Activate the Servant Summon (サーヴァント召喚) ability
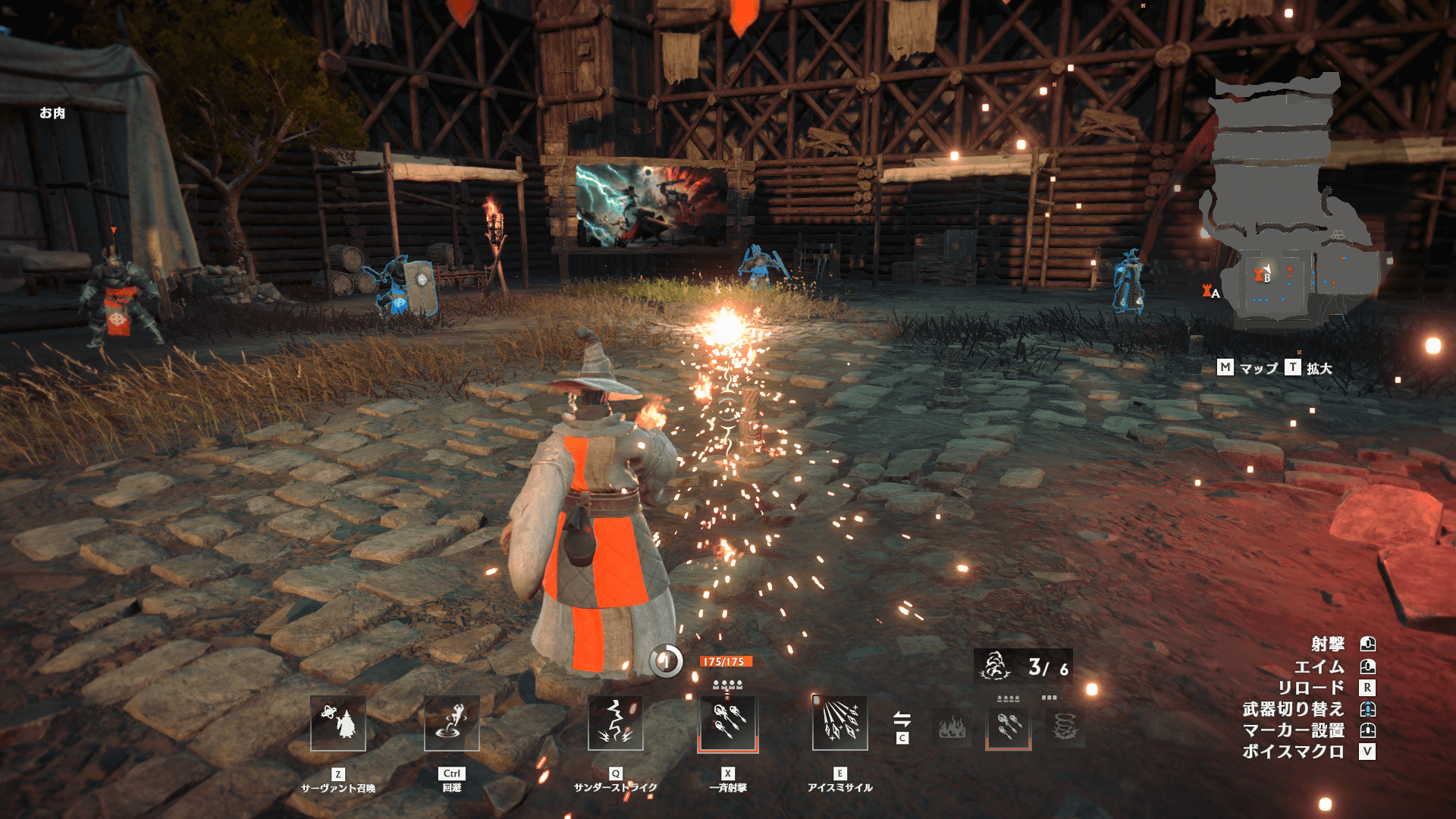 (338, 723)
